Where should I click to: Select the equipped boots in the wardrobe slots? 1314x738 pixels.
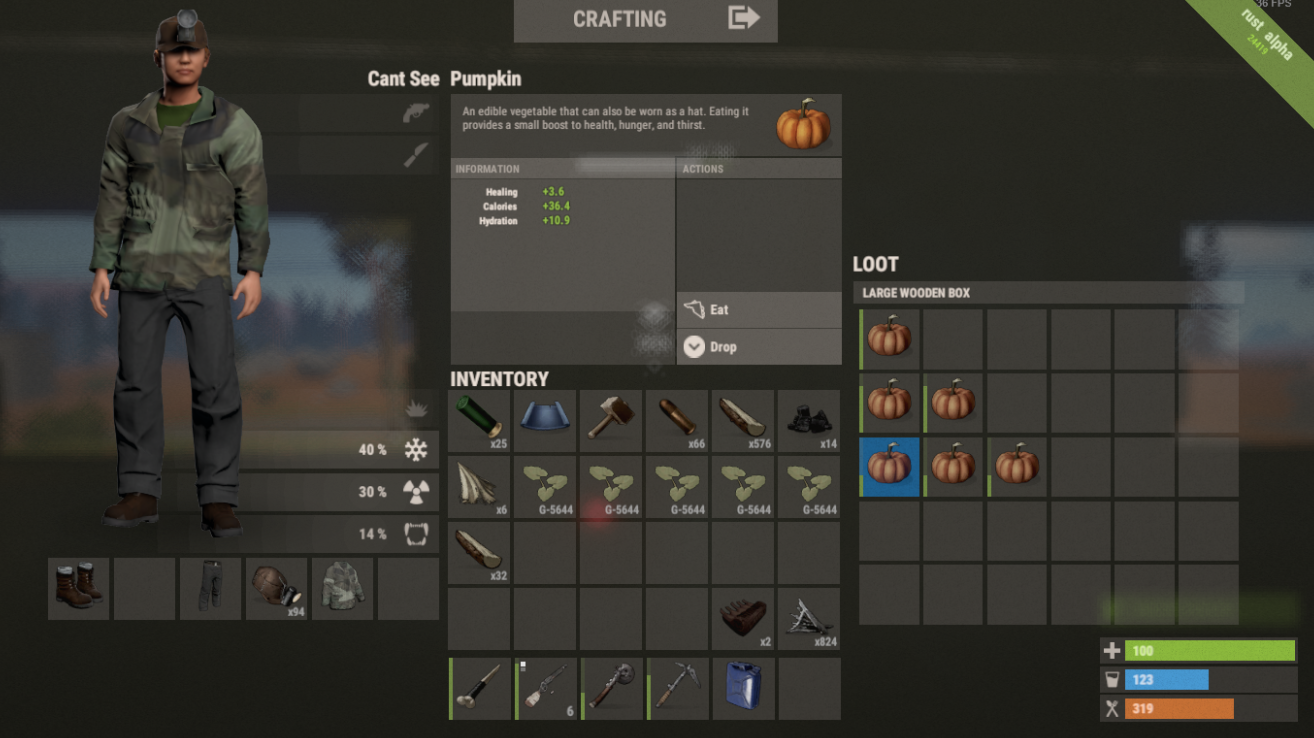(78, 588)
